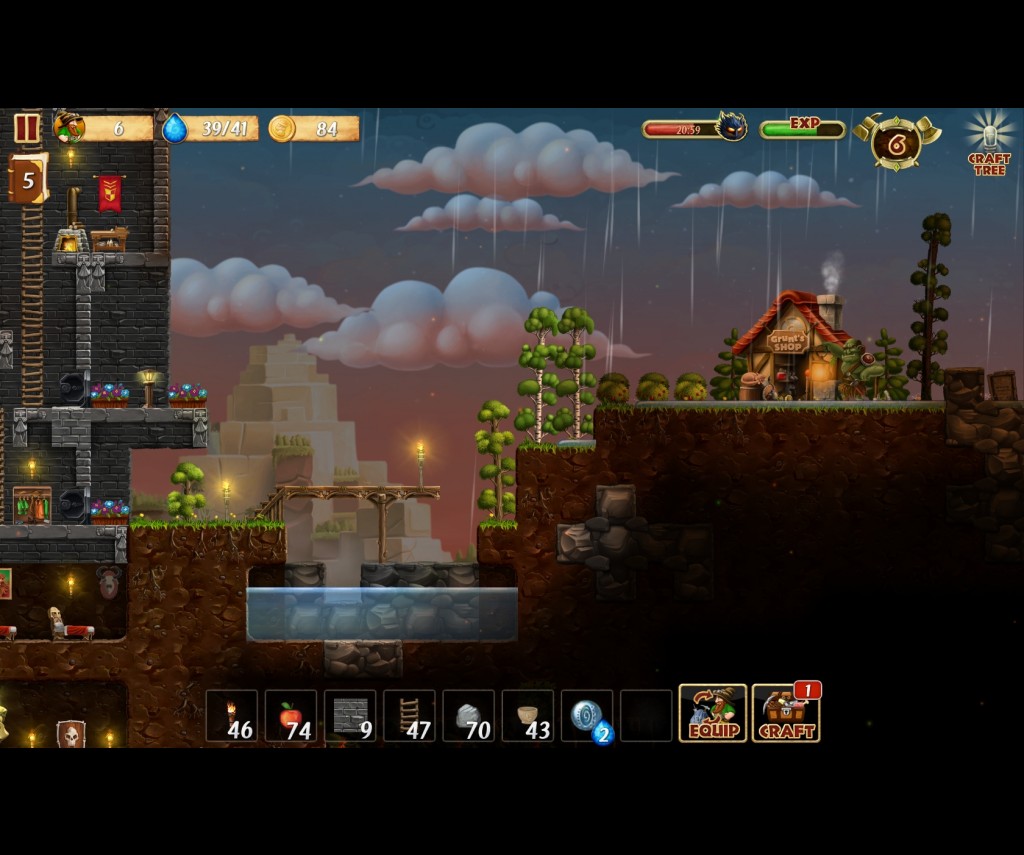Open the Craft Tree
This screenshot has height=855, width=1024.
(989, 143)
